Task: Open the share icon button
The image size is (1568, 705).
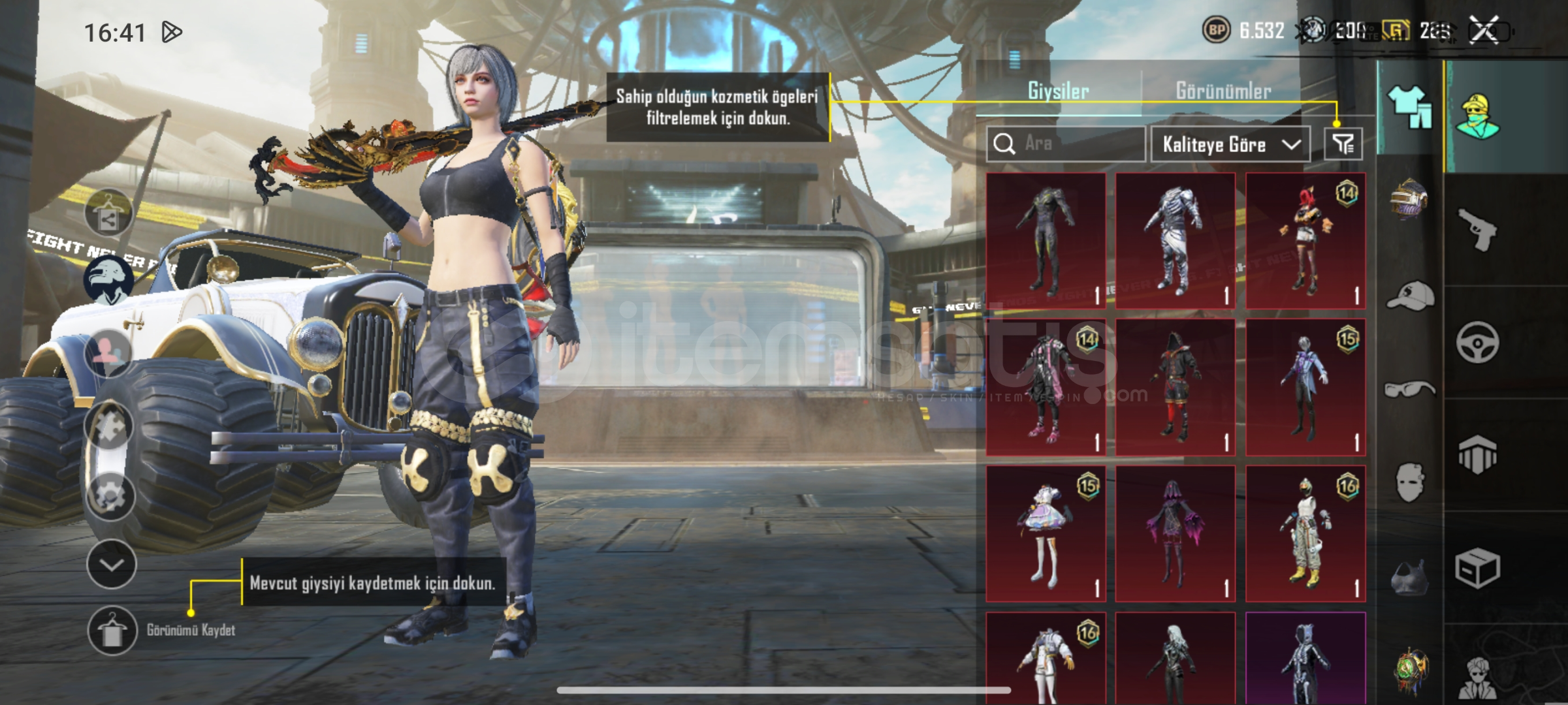Action: pos(108,214)
